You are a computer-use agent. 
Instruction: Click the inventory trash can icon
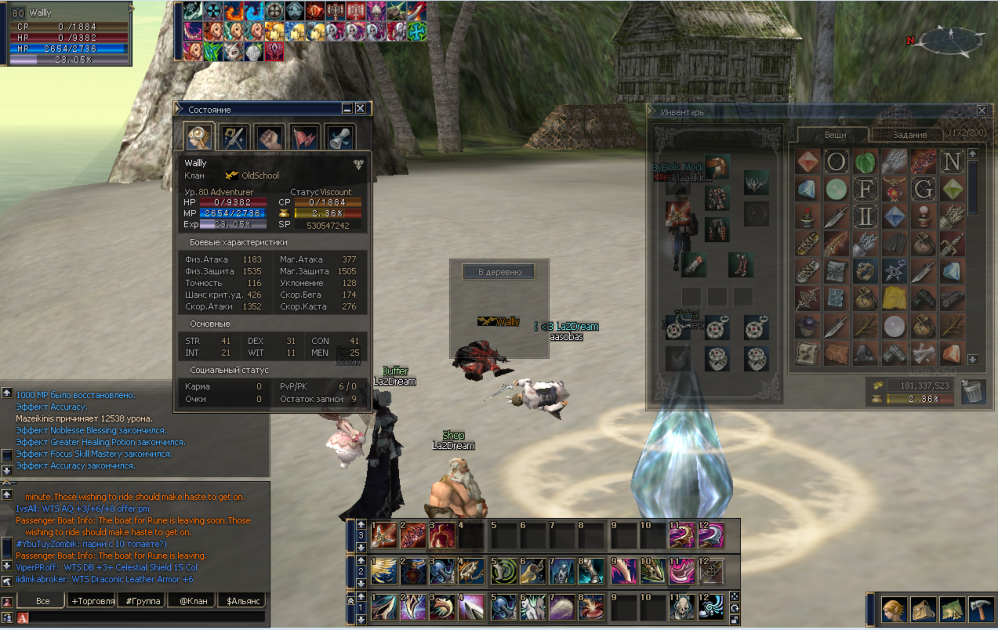[971, 391]
